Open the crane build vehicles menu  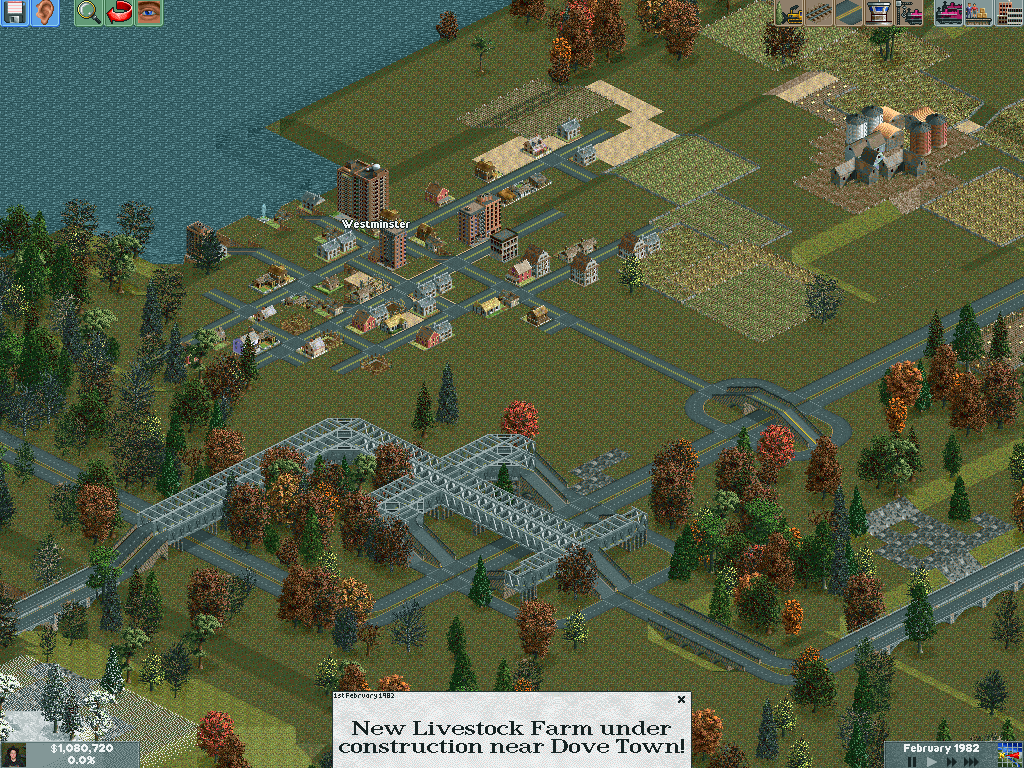[x=909, y=13]
